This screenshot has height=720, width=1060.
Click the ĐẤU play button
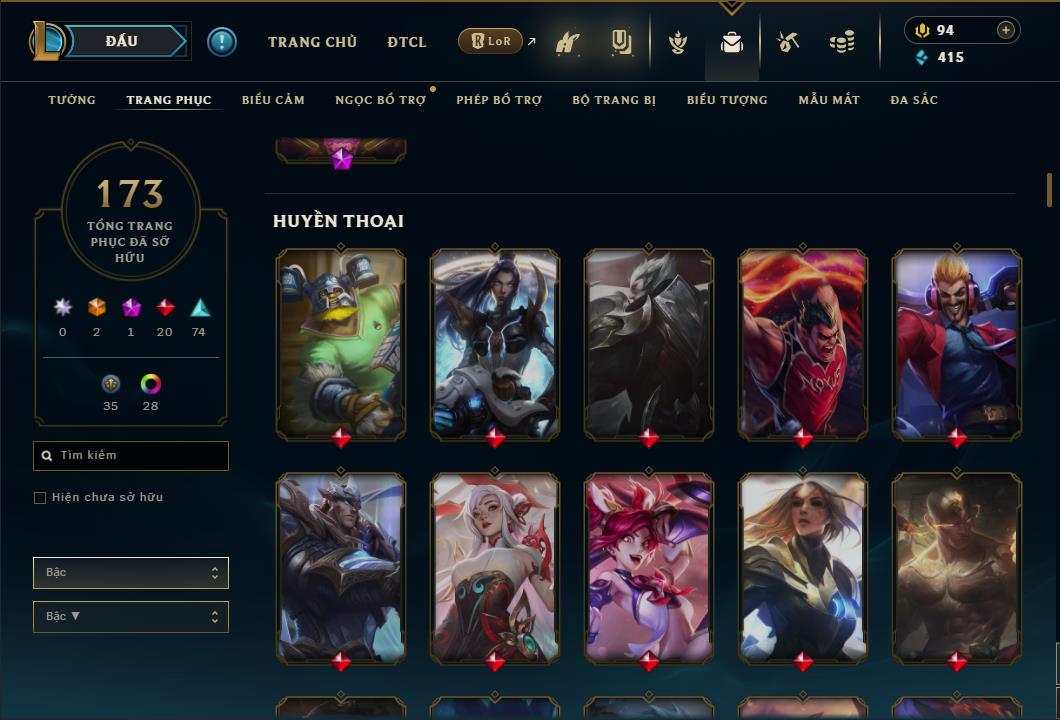pos(122,41)
